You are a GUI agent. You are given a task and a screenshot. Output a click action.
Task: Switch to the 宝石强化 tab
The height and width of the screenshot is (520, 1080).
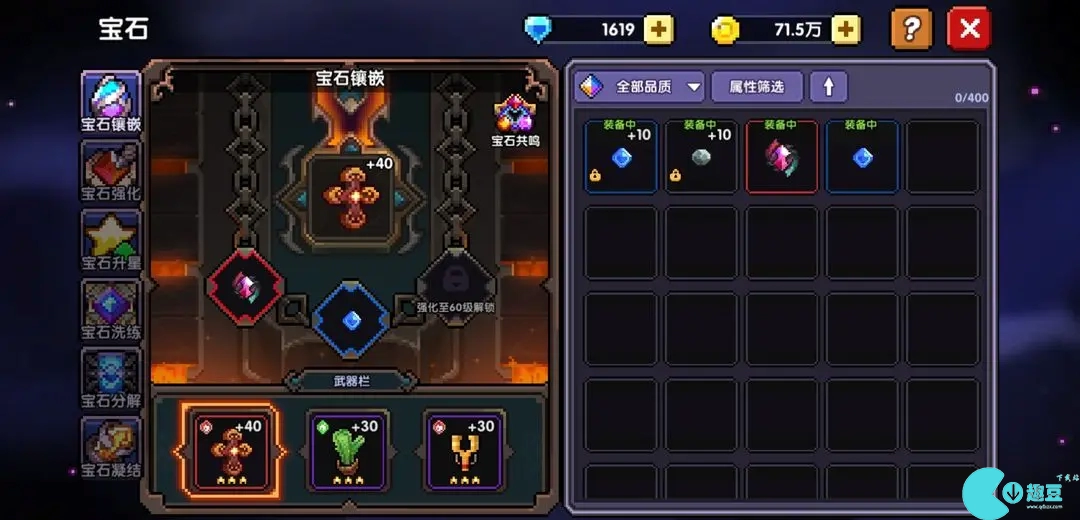111,170
